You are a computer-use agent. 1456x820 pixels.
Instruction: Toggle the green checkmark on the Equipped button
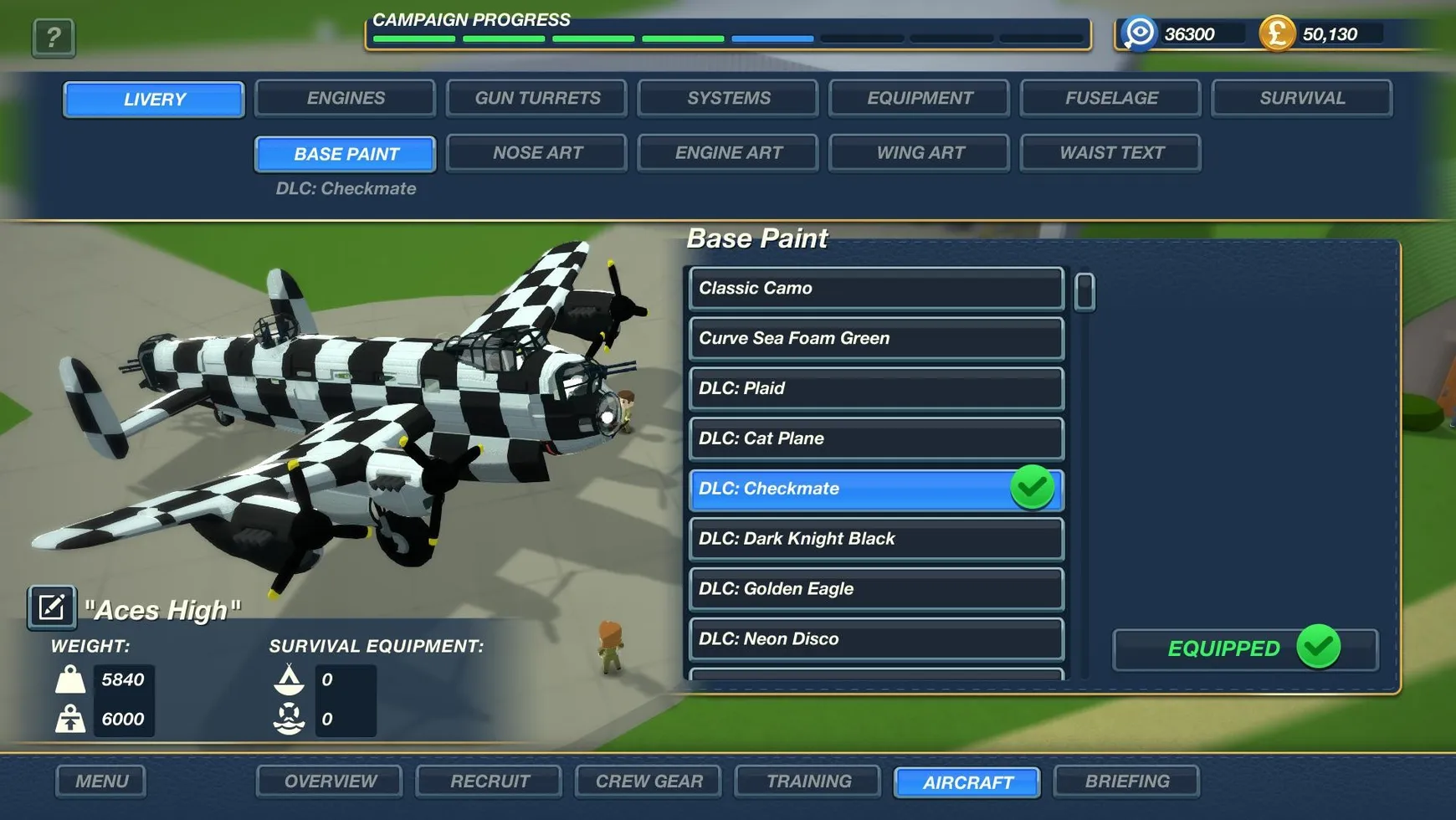(1320, 646)
